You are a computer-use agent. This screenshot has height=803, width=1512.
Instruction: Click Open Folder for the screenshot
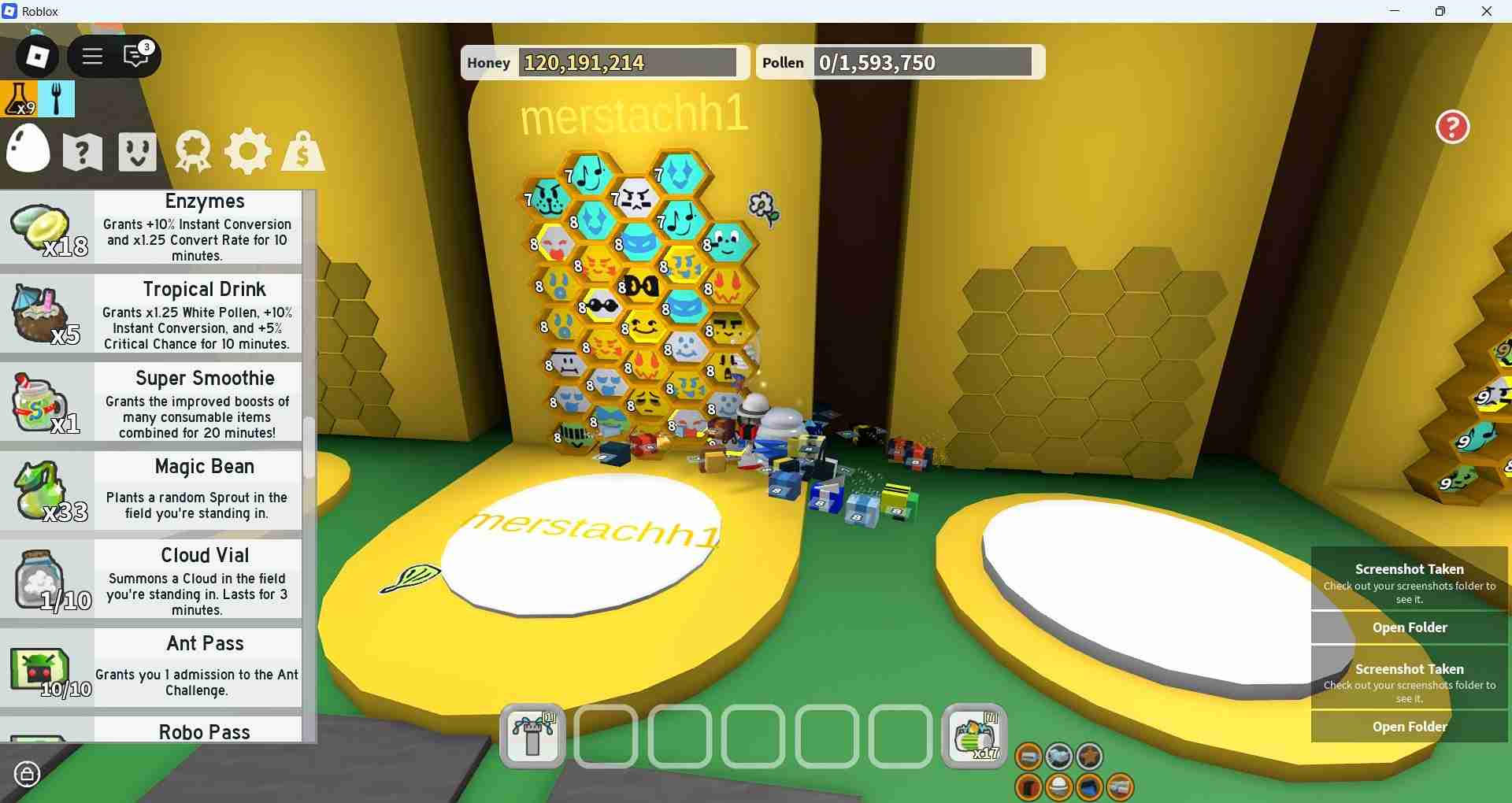click(x=1409, y=627)
